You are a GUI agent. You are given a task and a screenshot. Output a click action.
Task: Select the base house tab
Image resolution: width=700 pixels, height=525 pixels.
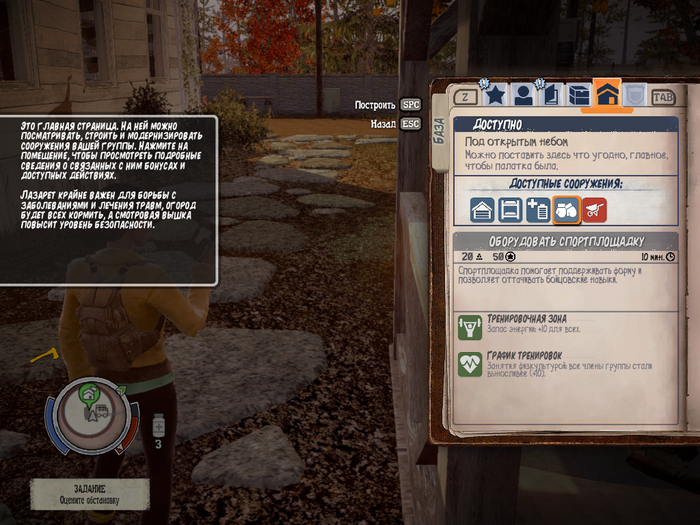tap(607, 95)
